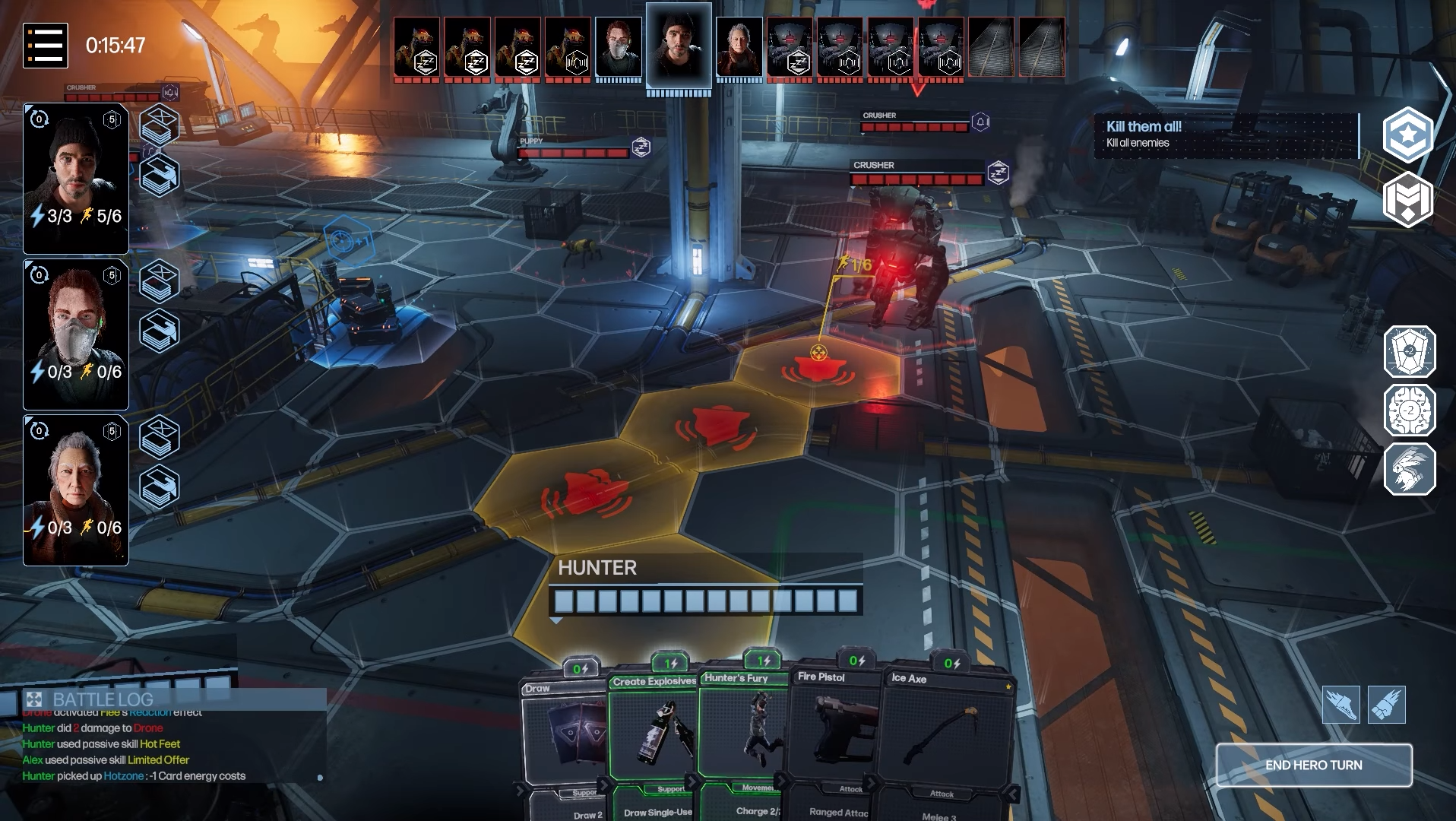Open the Battle Log panel
1456x821 pixels.
103,699
